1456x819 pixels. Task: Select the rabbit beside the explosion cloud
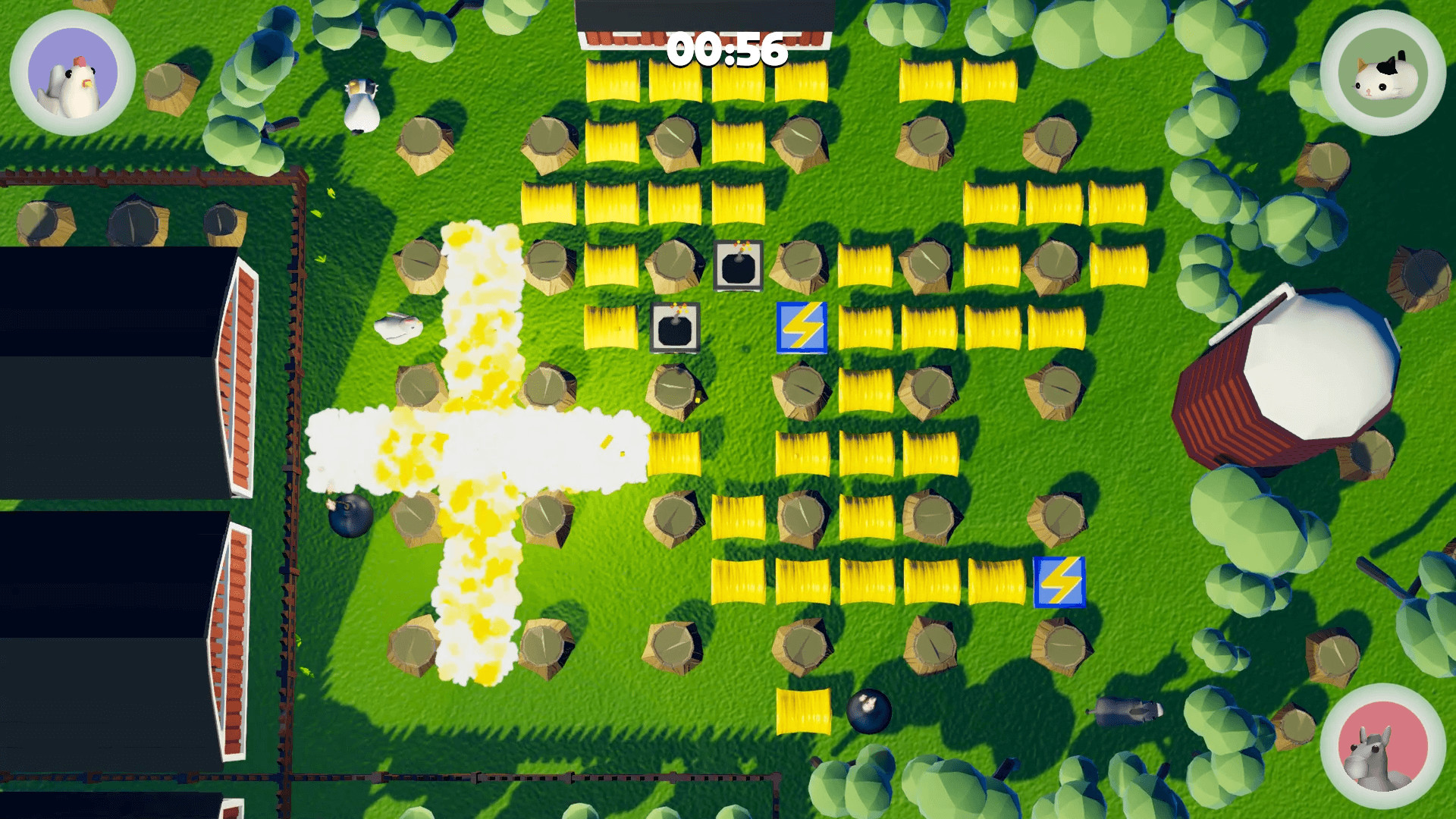[x=397, y=328]
